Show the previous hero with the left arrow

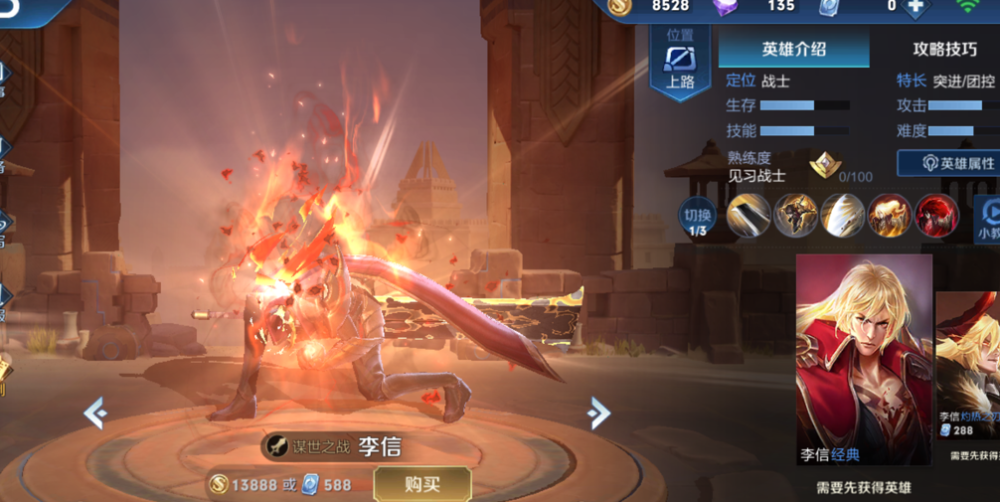tap(95, 411)
